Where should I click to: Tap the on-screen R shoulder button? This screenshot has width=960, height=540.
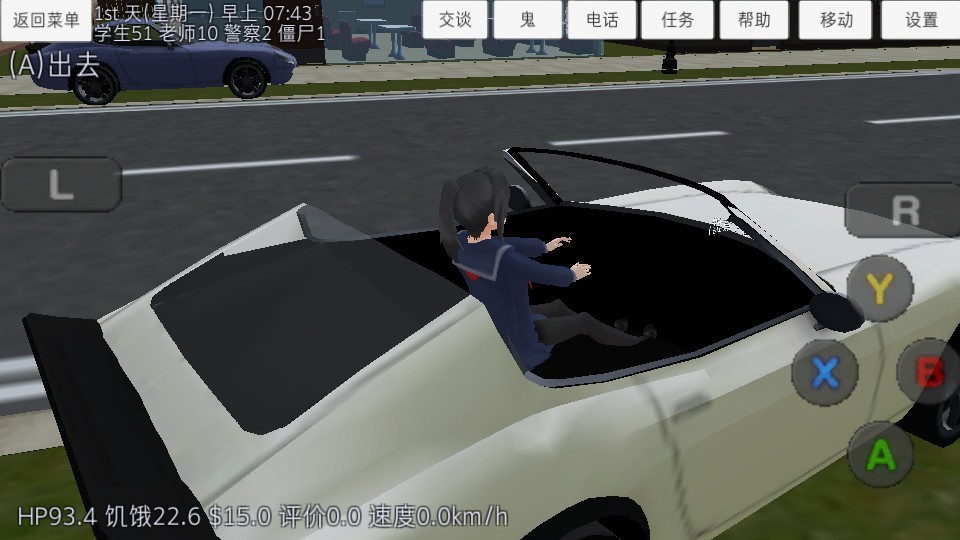pyautogui.click(x=903, y=210)
